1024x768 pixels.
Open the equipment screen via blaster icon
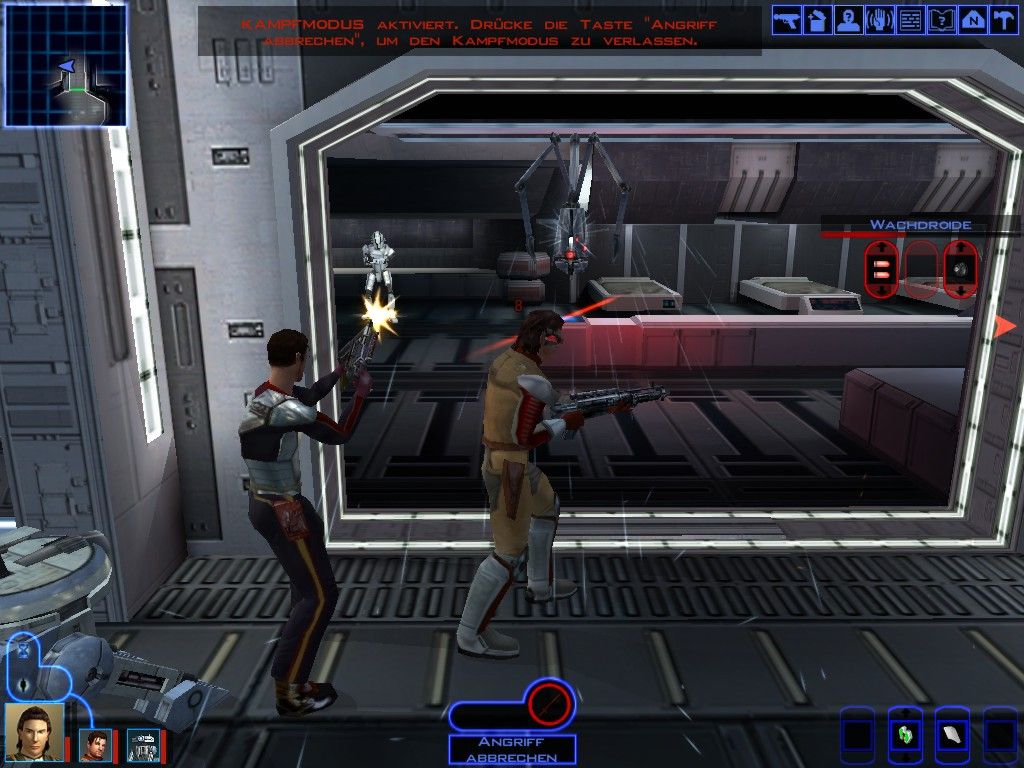[787, 21]
